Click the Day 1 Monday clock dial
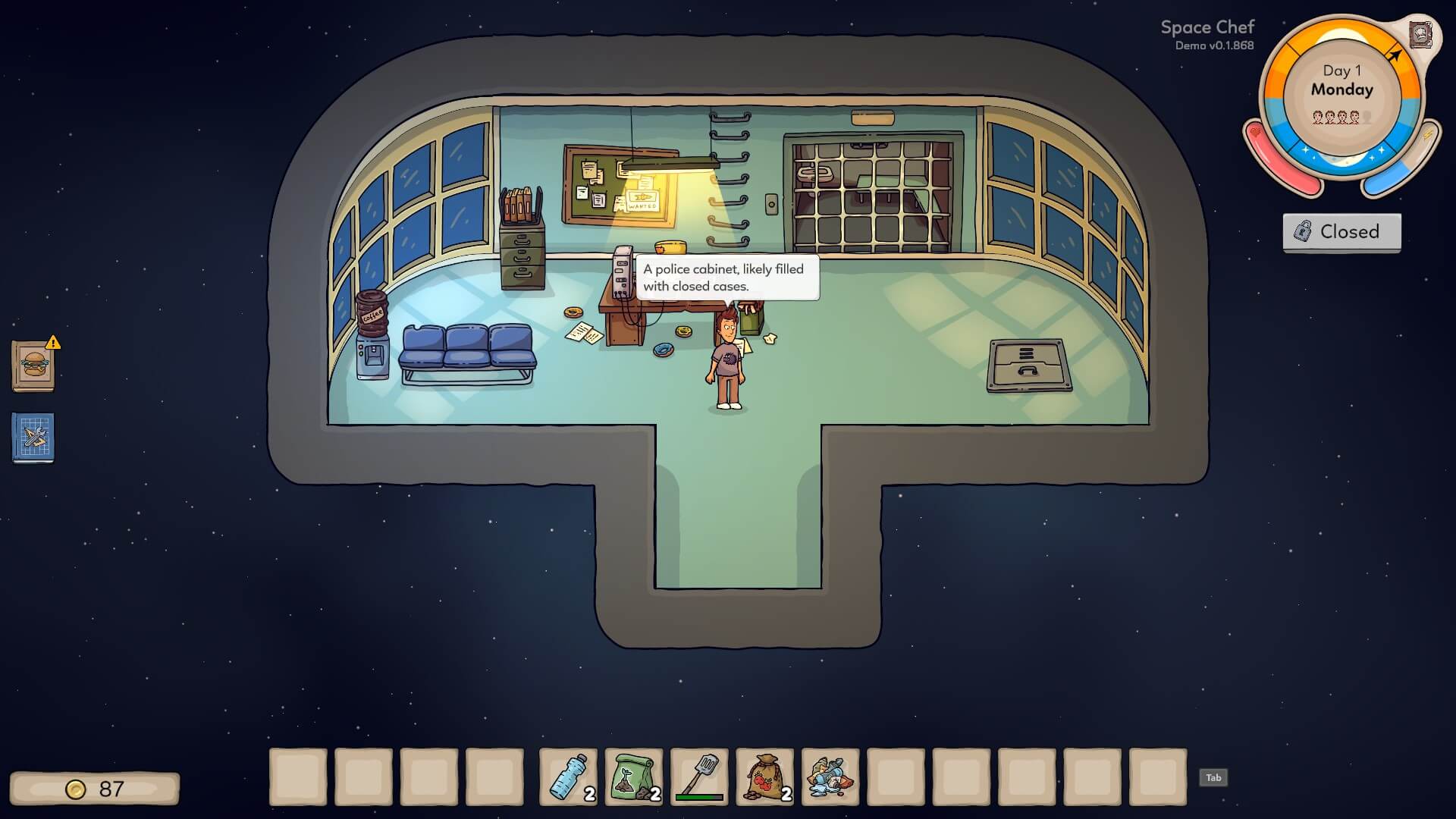 coord(1341,91)
